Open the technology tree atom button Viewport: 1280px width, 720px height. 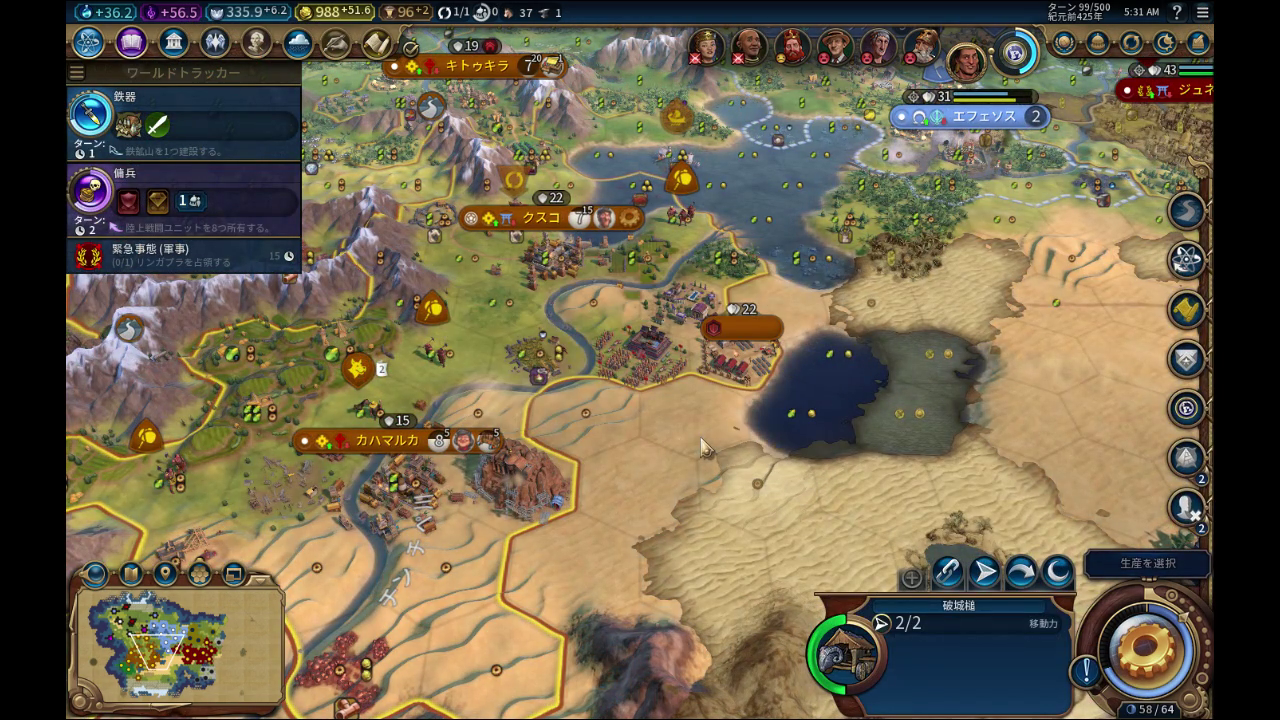[x=88, y=43]
